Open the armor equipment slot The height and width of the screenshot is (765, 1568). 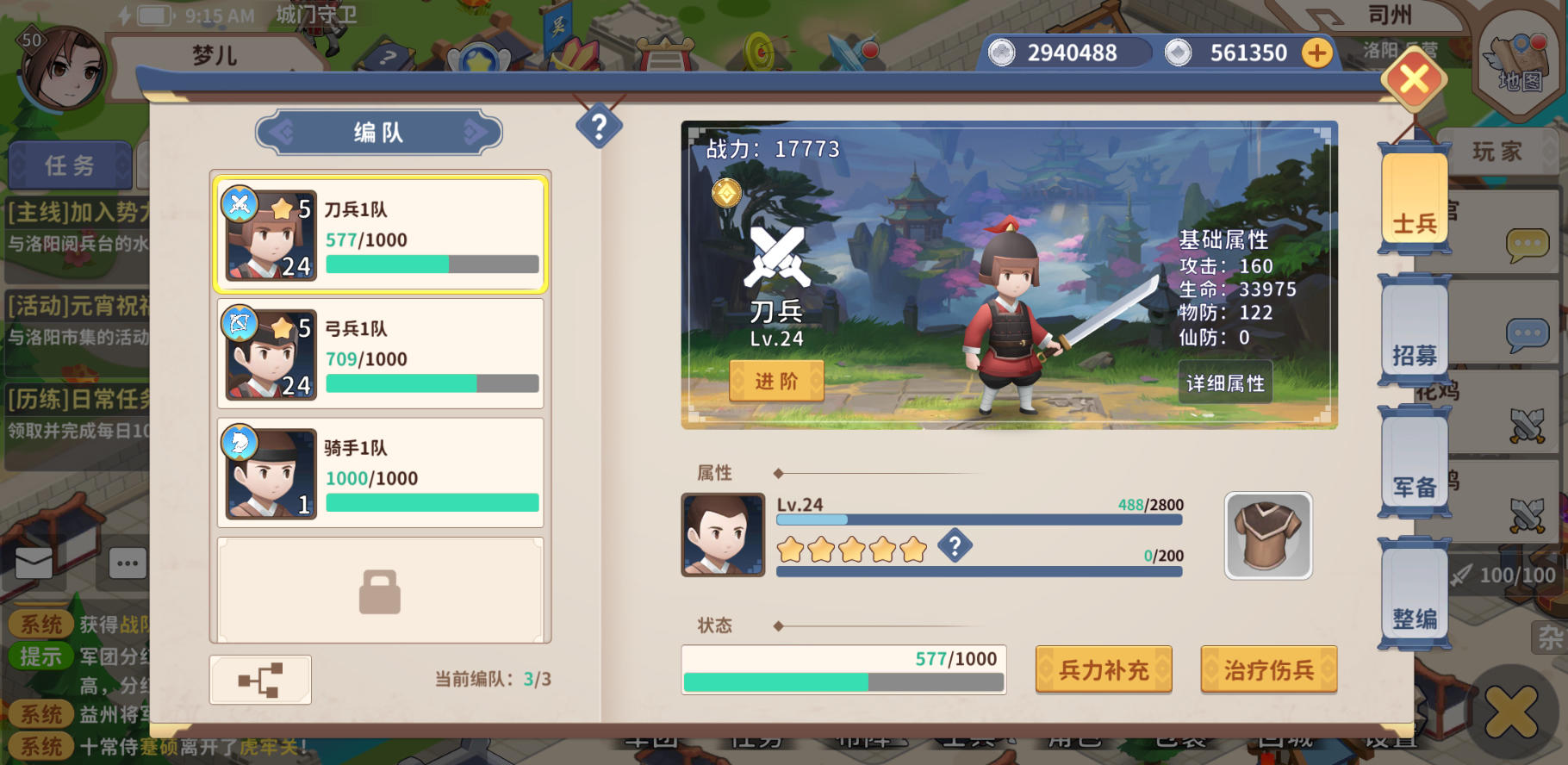[x=1266, y=536]
